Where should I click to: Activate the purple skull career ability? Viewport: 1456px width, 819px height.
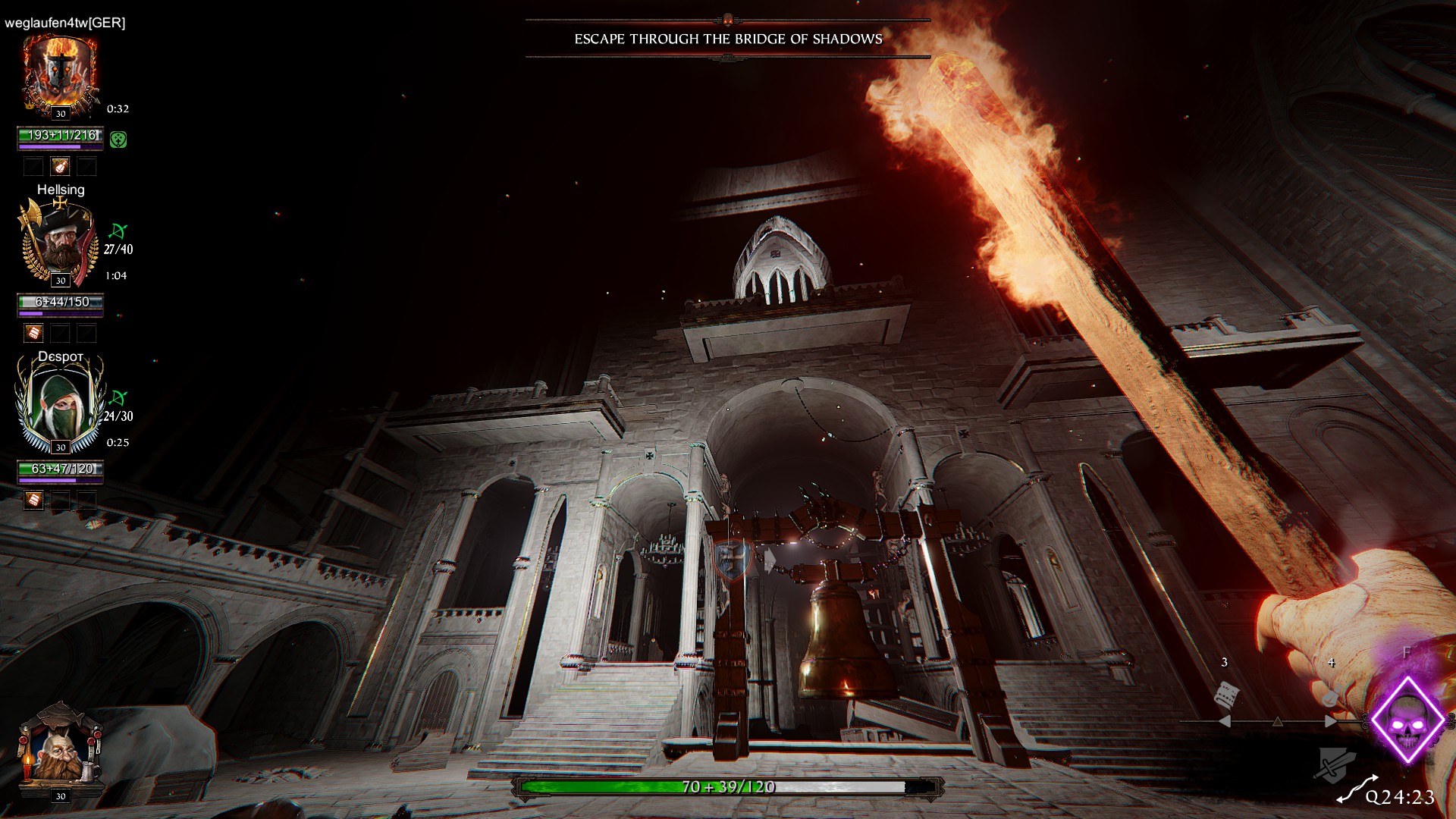(x=1407, y=720)
